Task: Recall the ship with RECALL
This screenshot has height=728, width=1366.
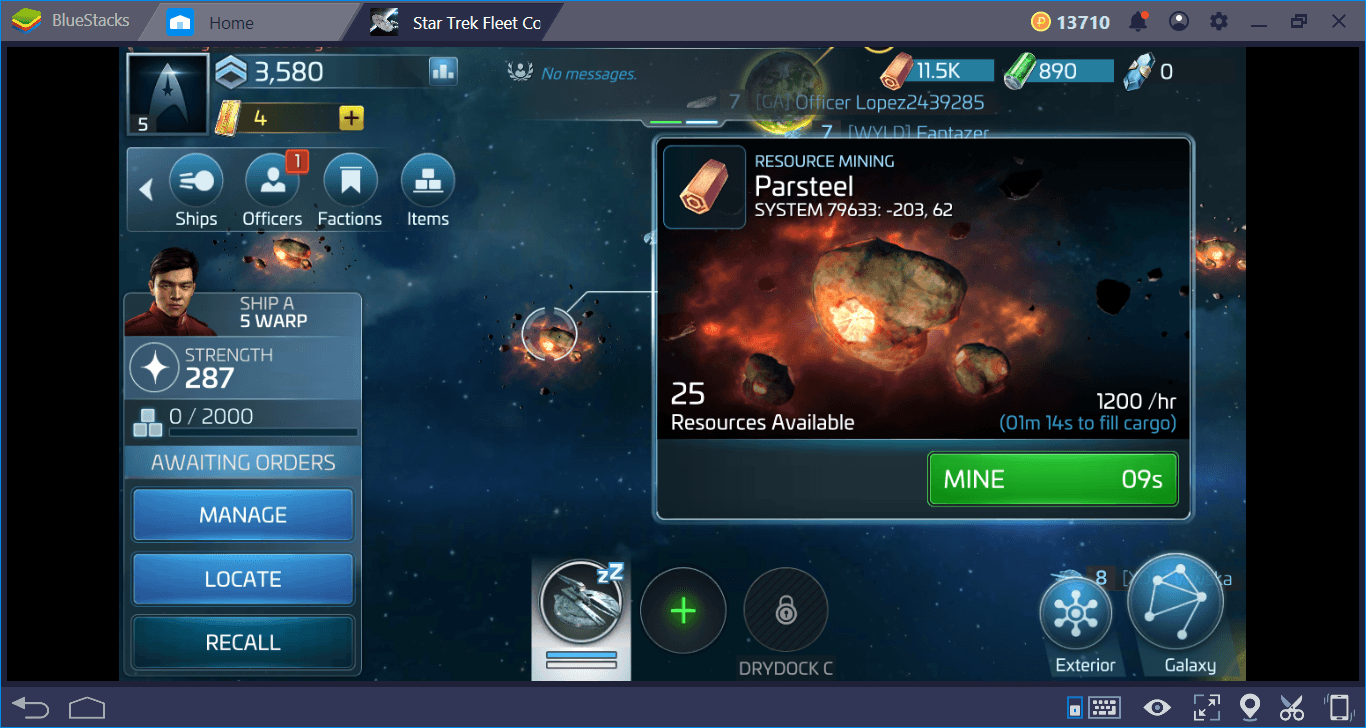Action: click(x=243, y=643)
